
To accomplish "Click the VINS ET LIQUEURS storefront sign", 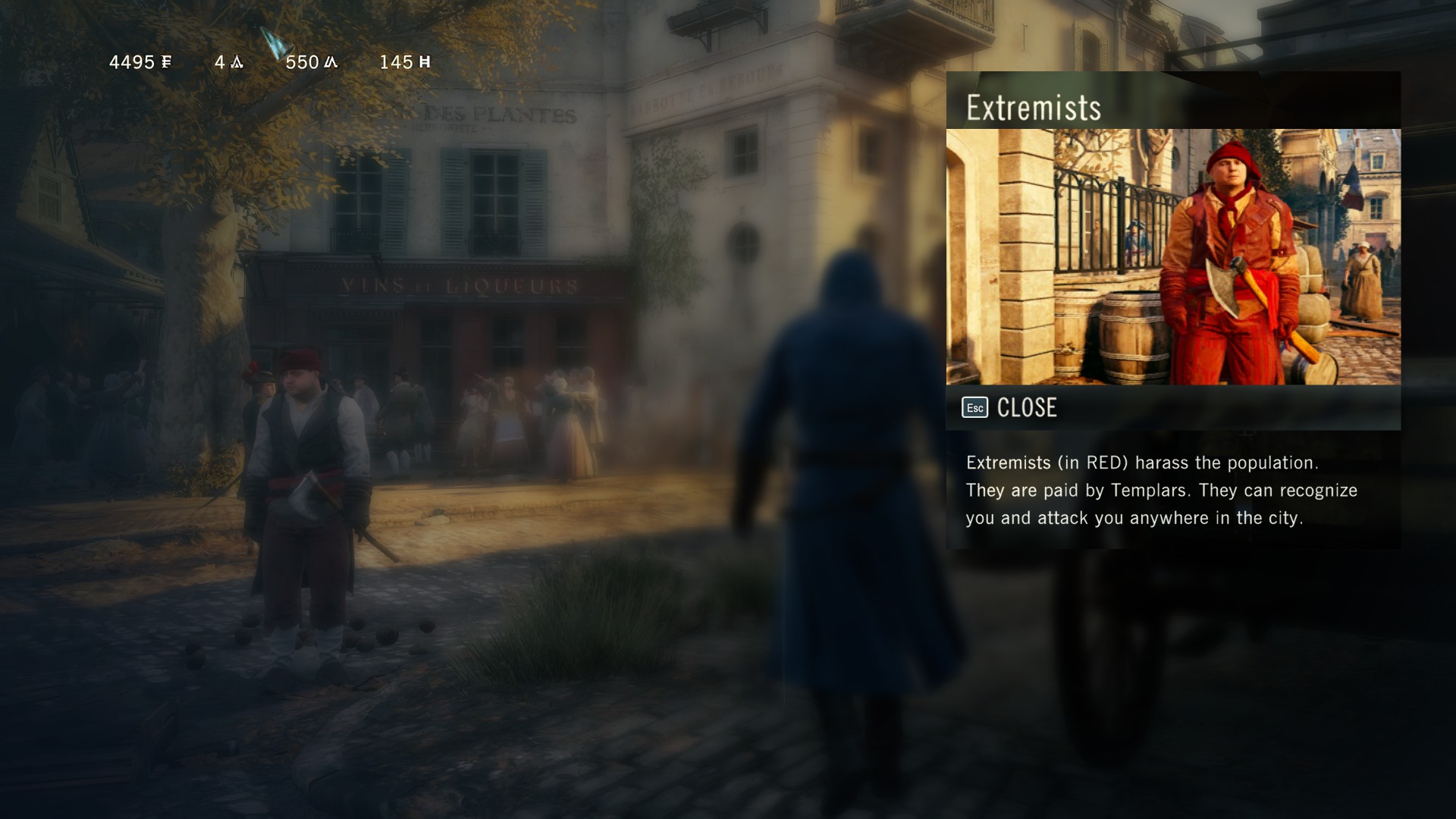I will tap(455, 284).
